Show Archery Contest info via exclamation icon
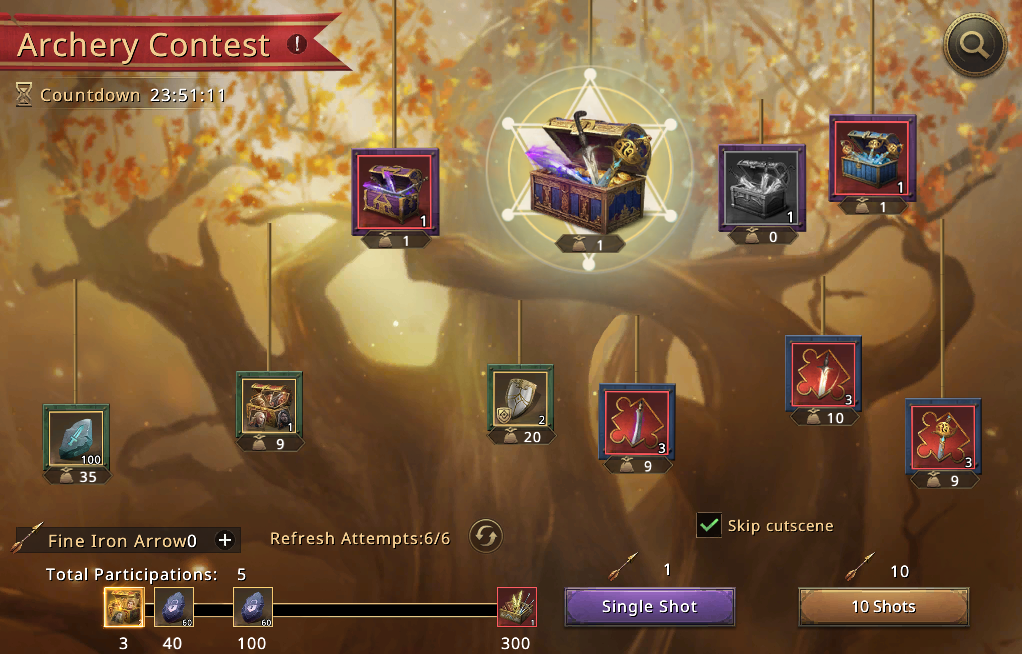This screenshot has height=654, width=1022. point(297,44)
